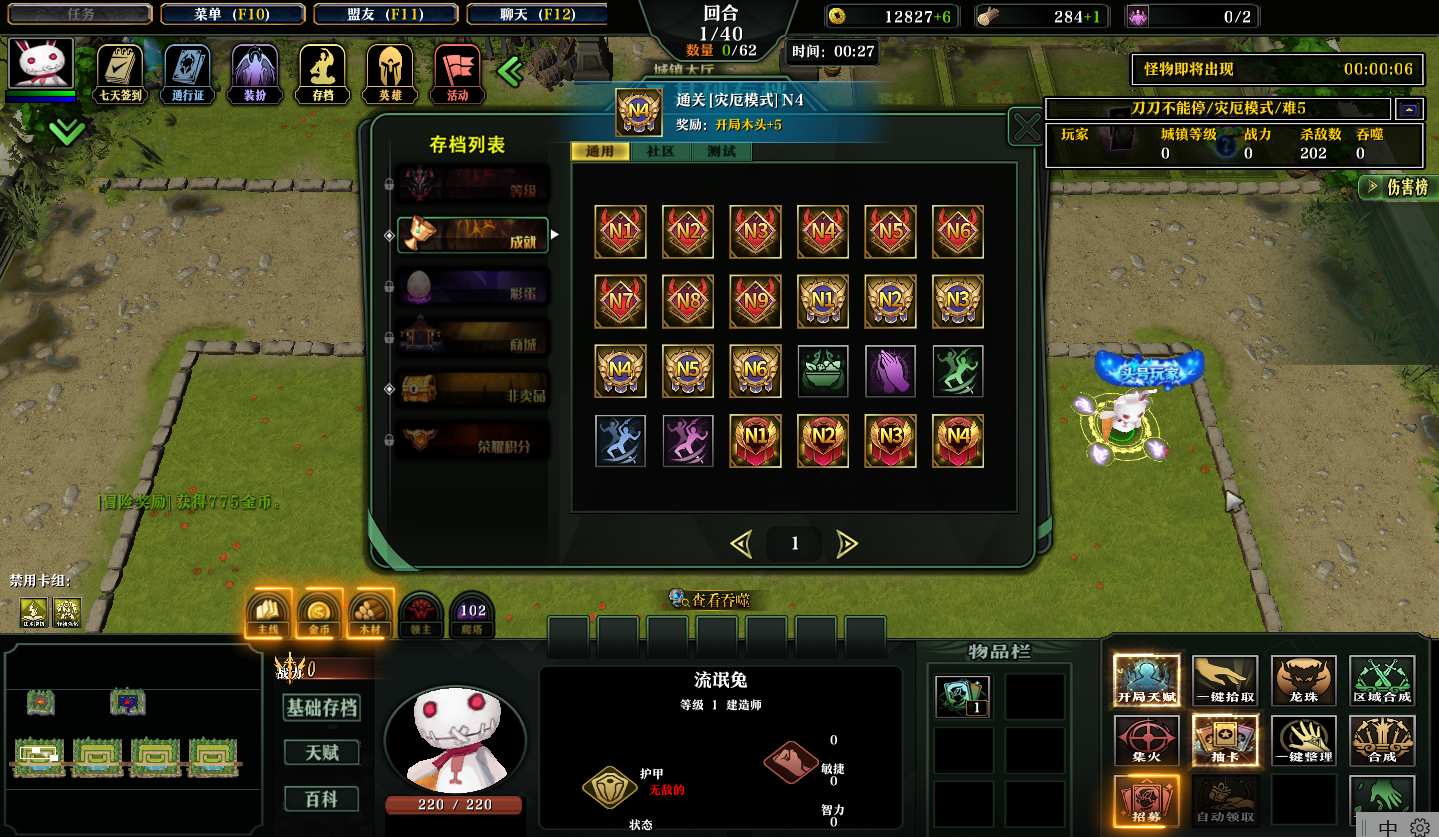1439x837 pixels.
Task: Click the 基础存档 button
Action: point(322,708)
